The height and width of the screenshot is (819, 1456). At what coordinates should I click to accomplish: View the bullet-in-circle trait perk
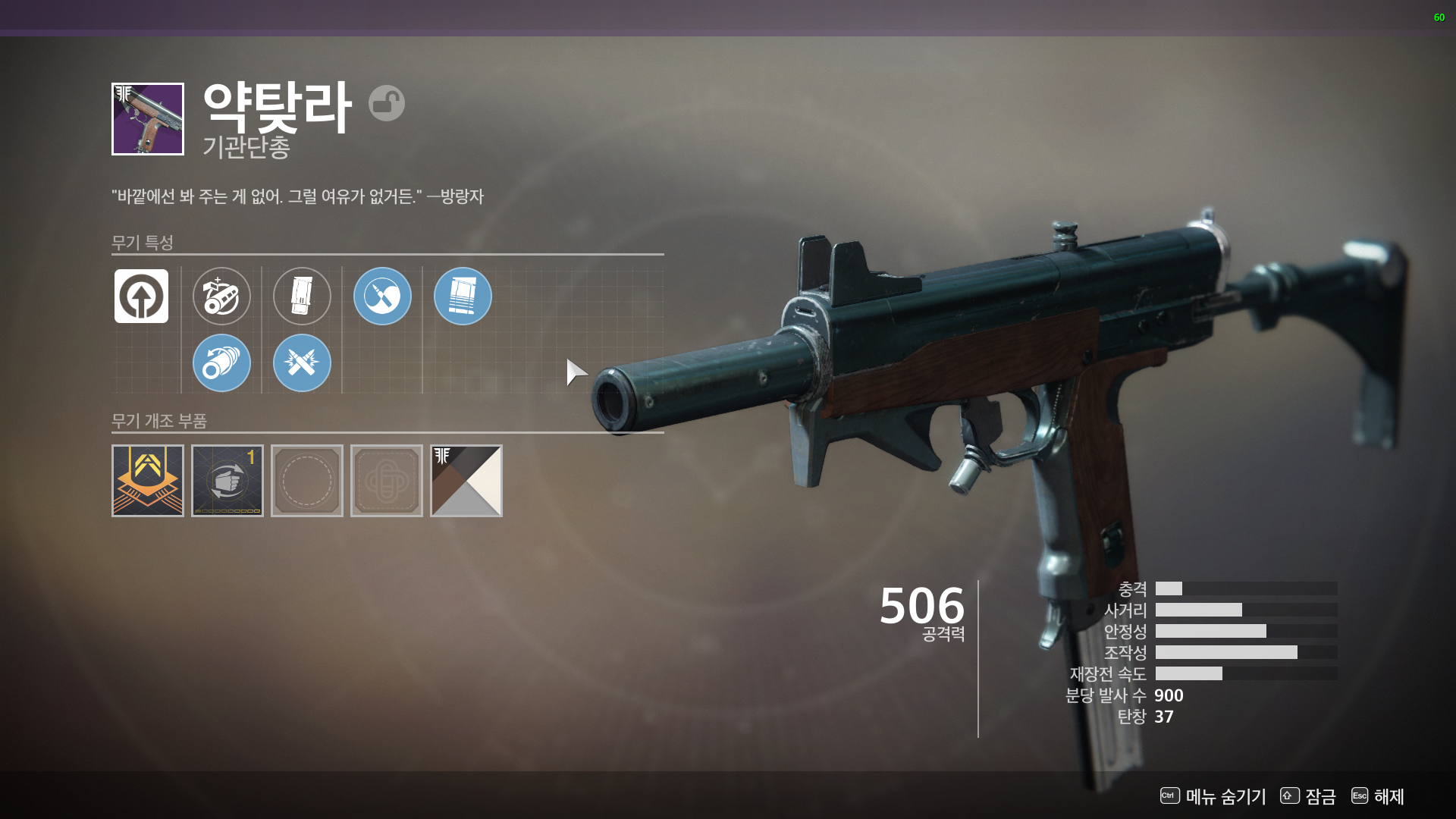click(x=382, y=297)
